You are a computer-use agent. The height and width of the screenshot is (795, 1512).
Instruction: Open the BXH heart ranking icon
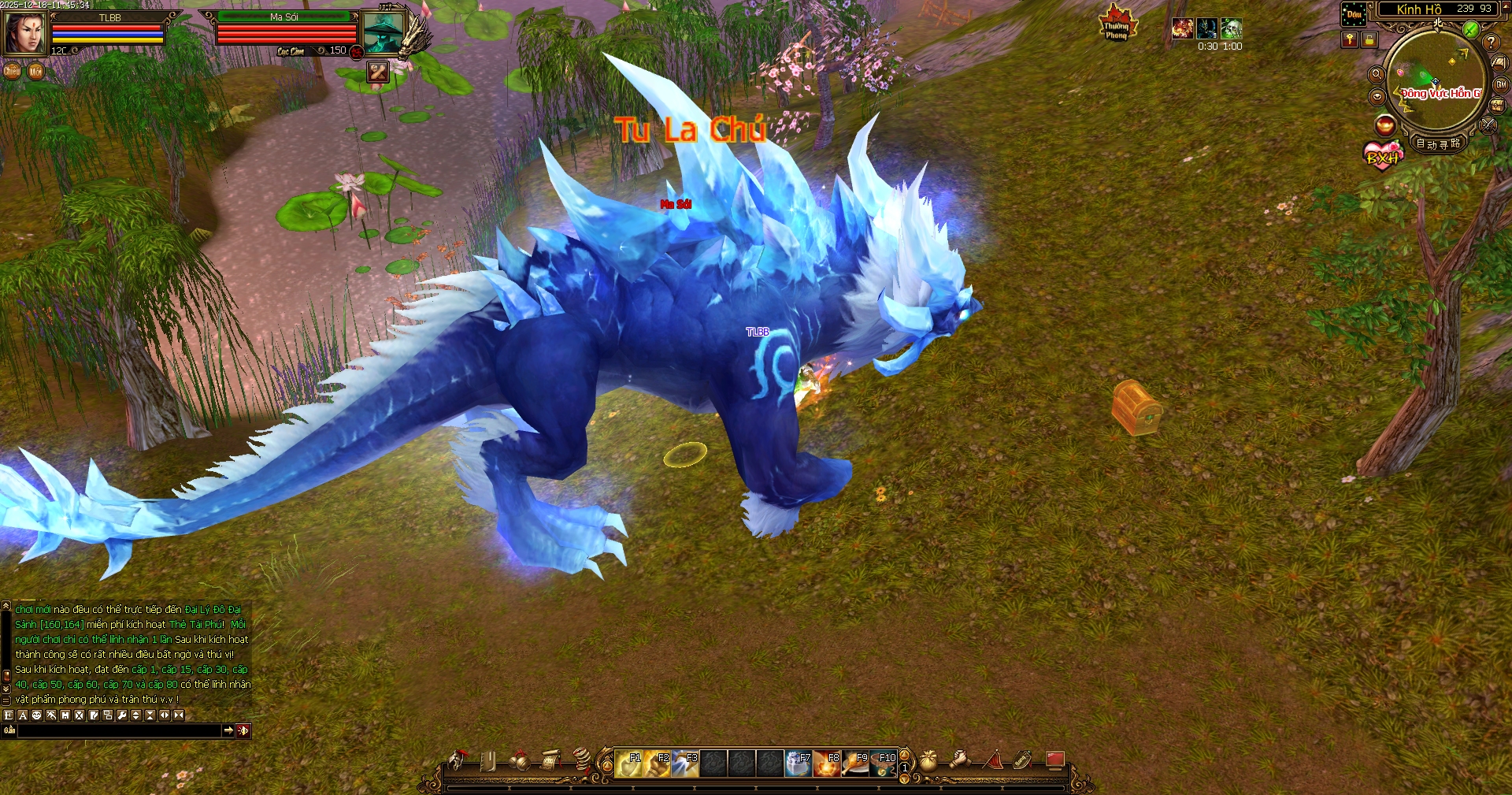click(x=1382, y=154)
